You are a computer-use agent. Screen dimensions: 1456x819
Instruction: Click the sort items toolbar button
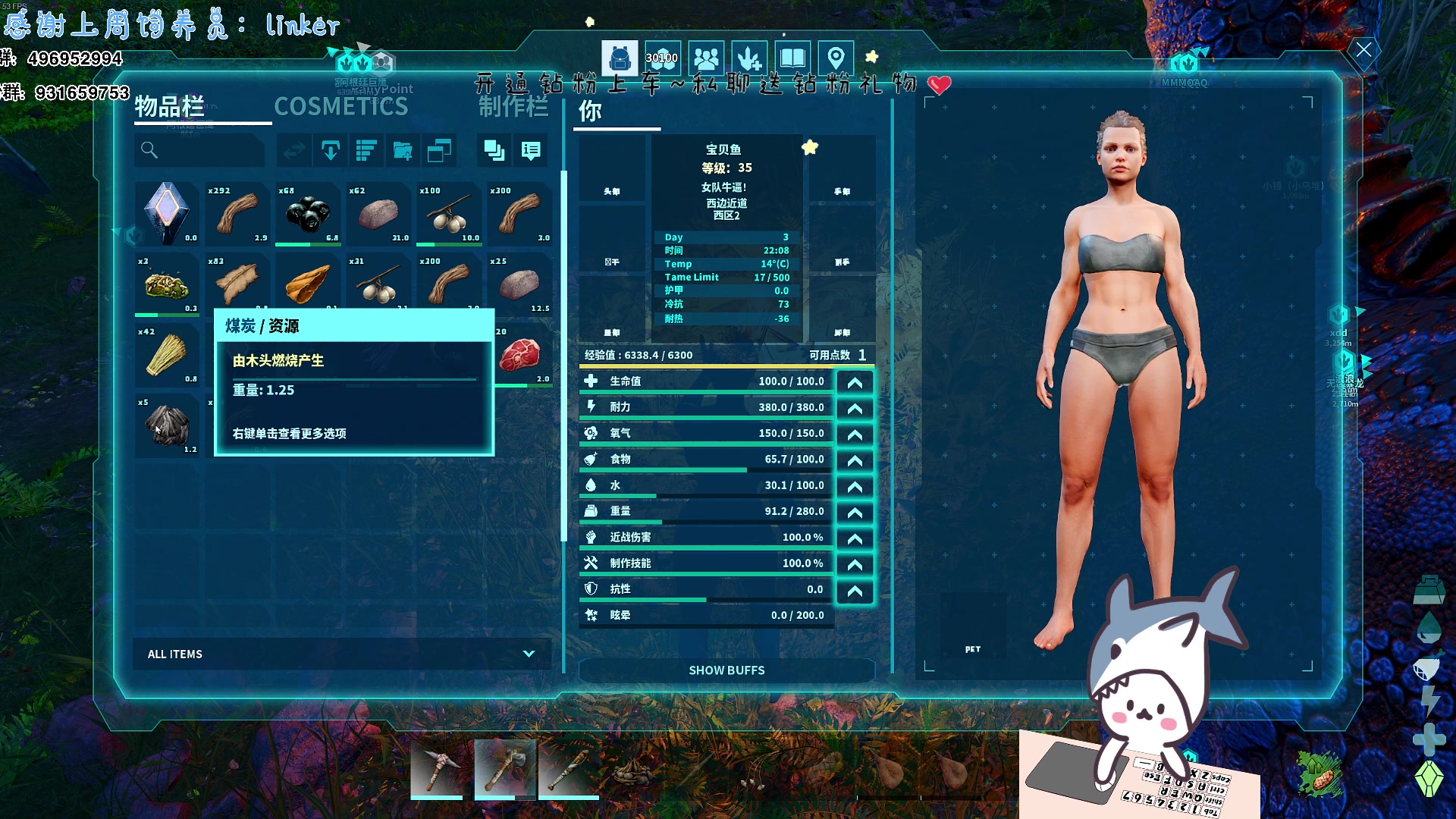coord(366,151)
